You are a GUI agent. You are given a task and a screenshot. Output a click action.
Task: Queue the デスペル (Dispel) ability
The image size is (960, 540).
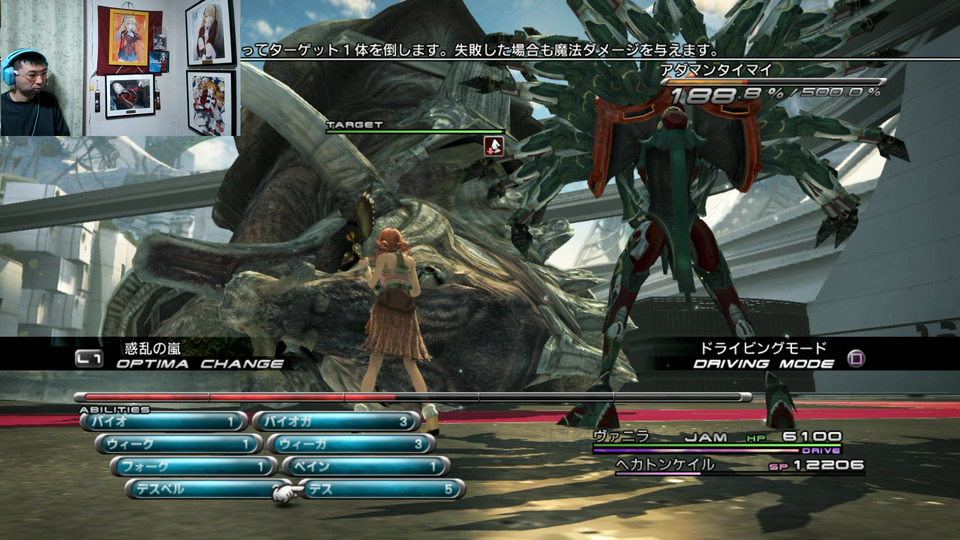pos(207,489)
